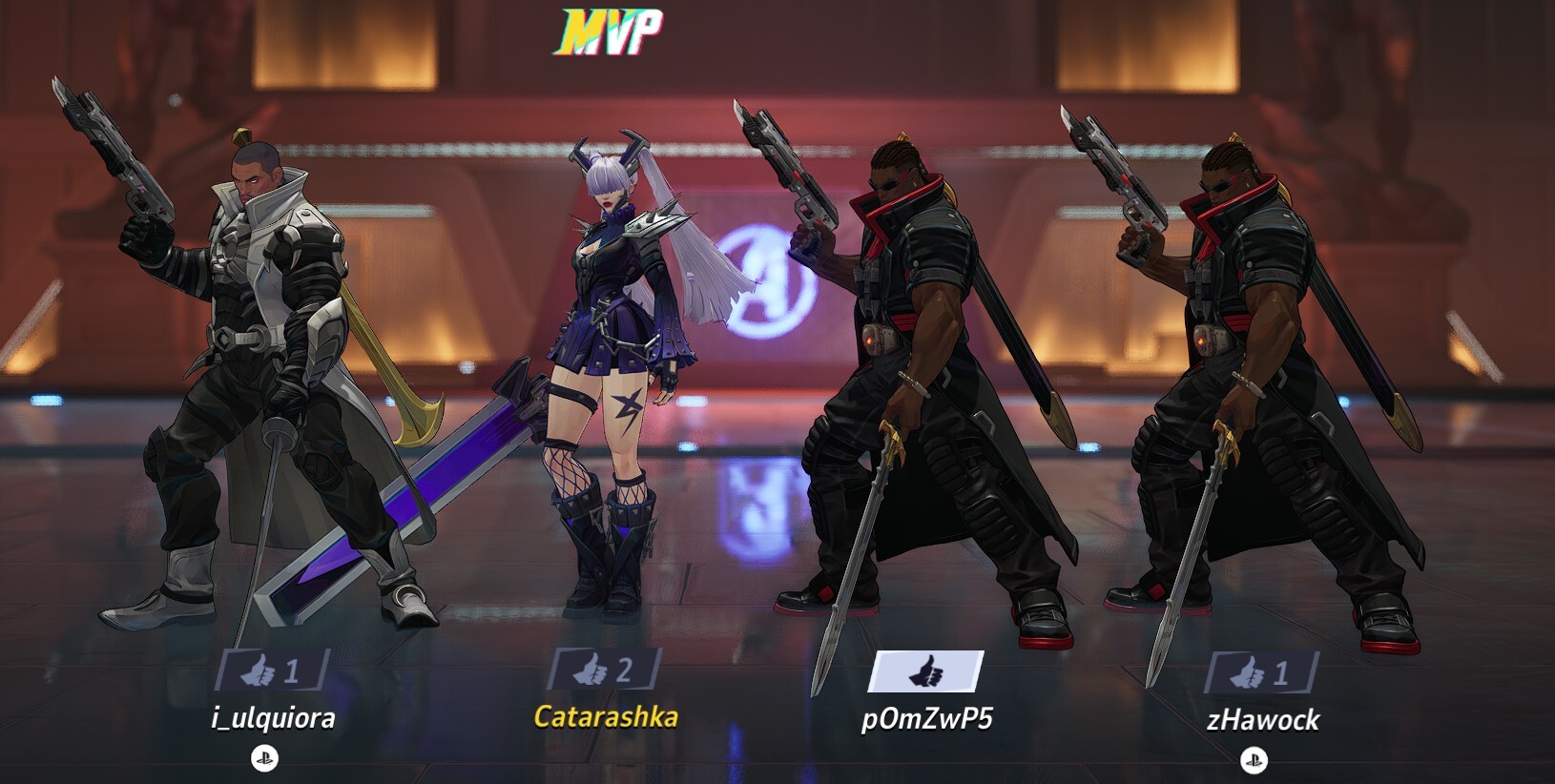This screenshot has height=784, width=1555.
Task: Upvote MVP player Catarashka
Action: click(x=604, y=670)
